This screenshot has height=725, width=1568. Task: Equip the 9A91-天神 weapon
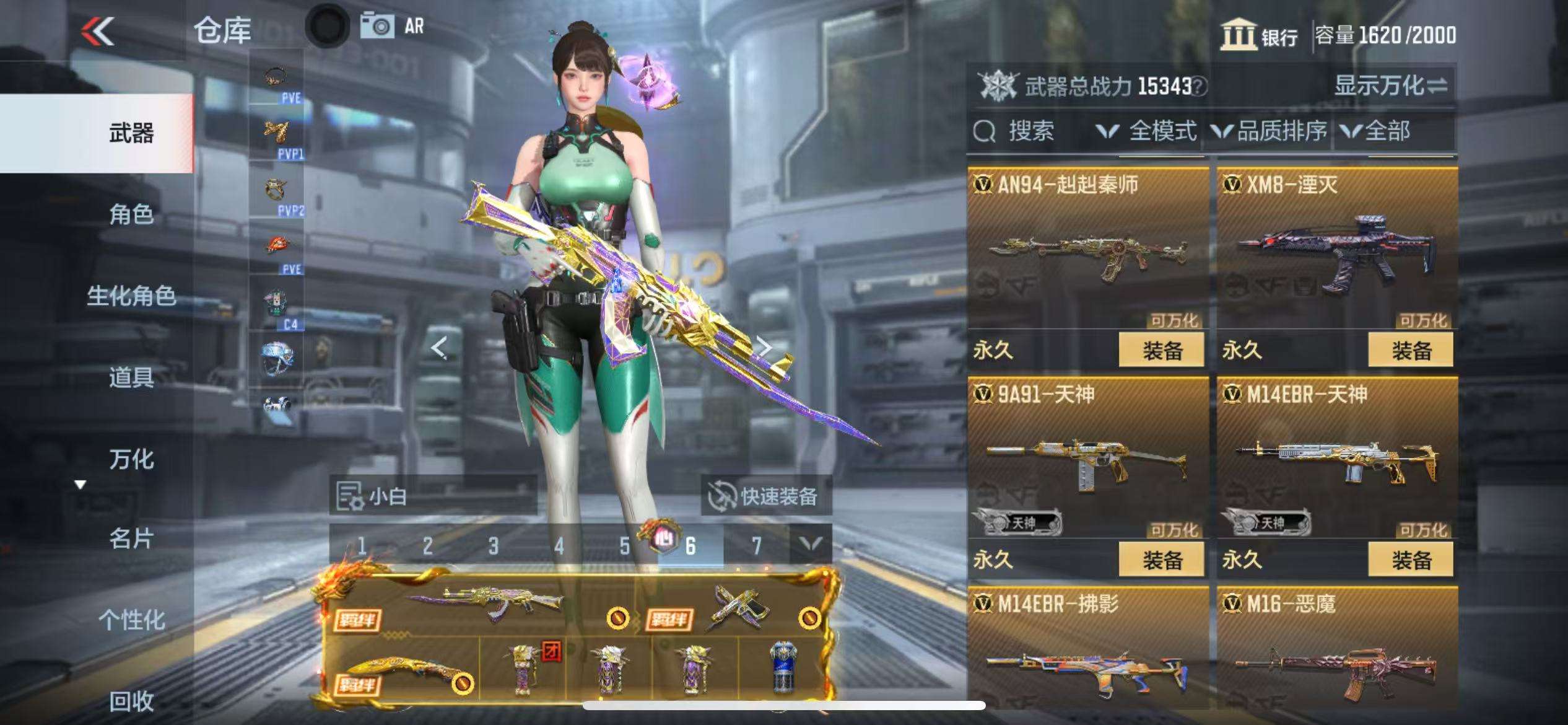(x=1161, y=560)
